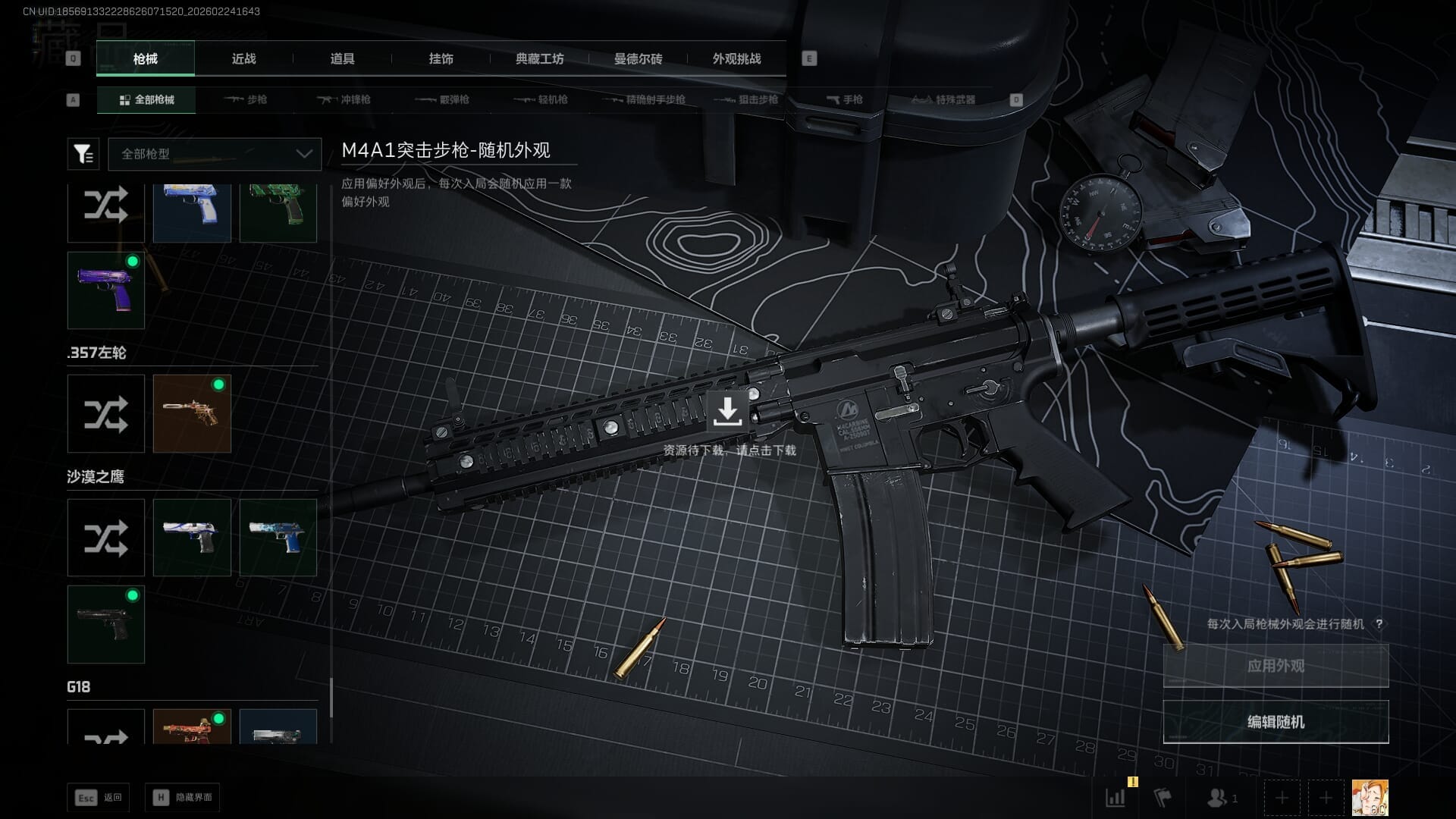Download the pending weapon resource
This screenshot has height=819, width=1456.
tap(727, 412)
